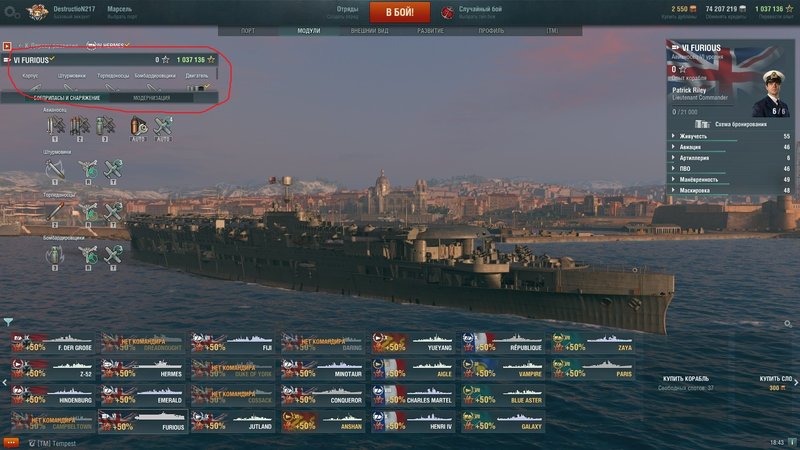Image resolution: width=800 pixels, height=450 pixels.
Task: Open the random battle type selector
Action: coord(479,12)
